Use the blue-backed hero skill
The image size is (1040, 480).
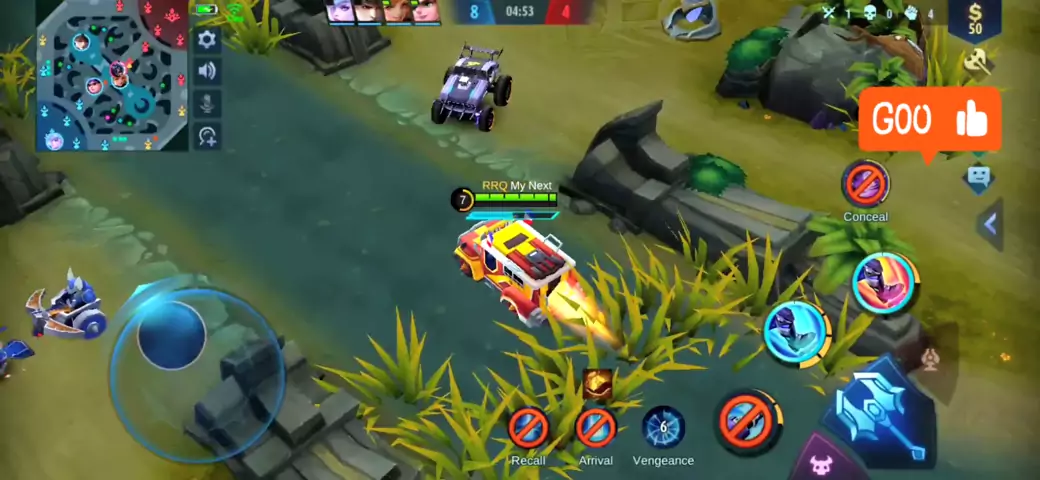click(x=796, y=331)
